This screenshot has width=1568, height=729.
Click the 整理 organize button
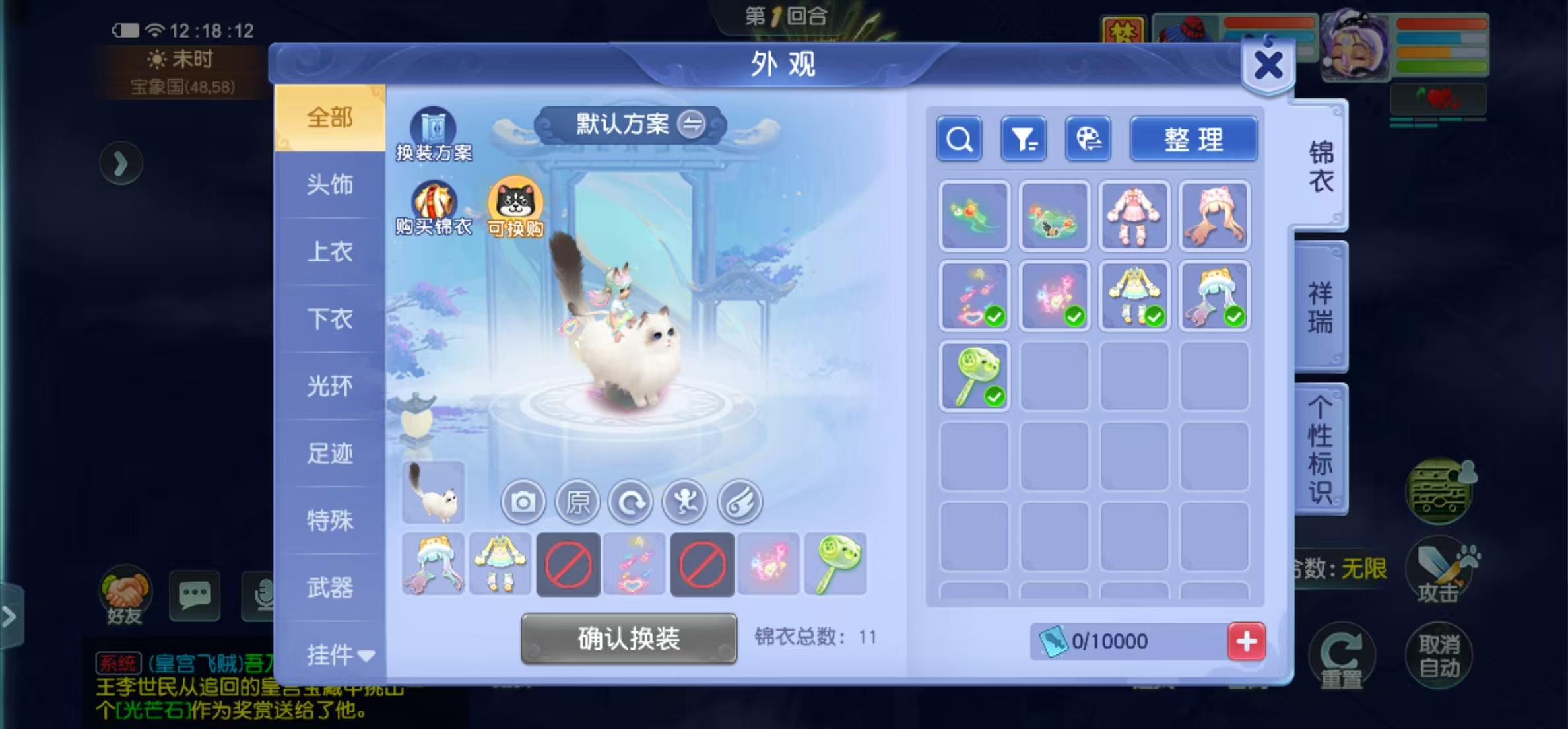pyautogui.click(x=1193, y=139)
